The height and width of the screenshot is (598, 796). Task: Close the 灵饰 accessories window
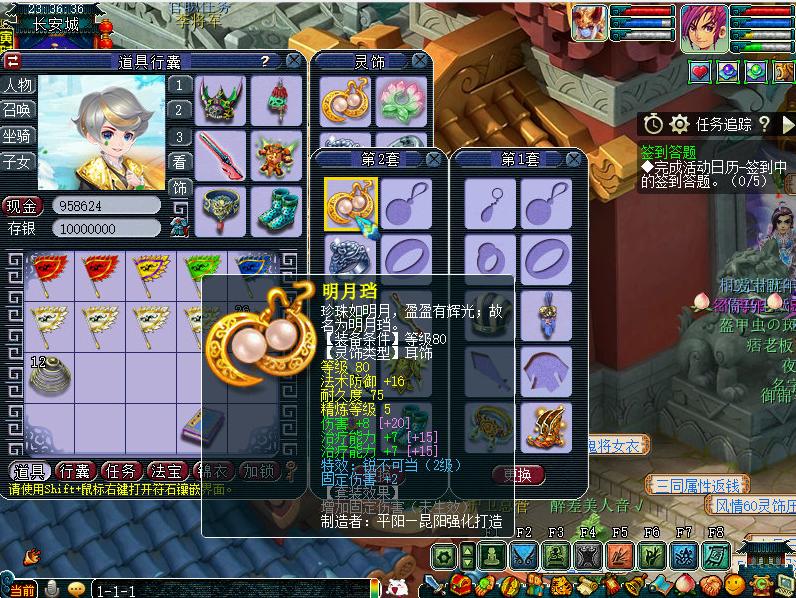434,61
